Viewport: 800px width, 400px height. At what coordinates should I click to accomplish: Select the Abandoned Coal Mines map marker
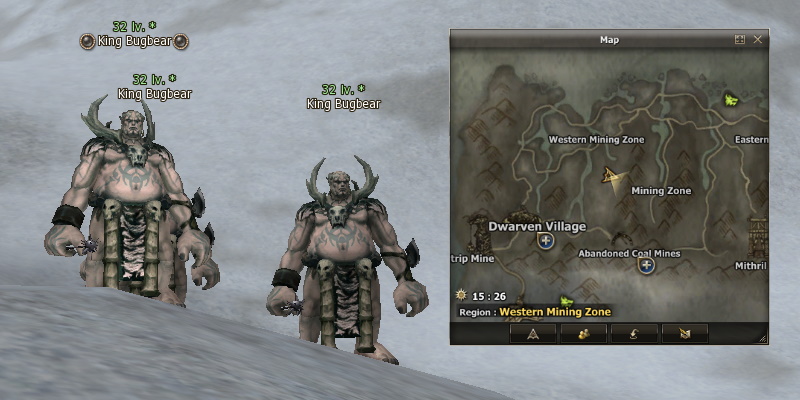[646, 266]
